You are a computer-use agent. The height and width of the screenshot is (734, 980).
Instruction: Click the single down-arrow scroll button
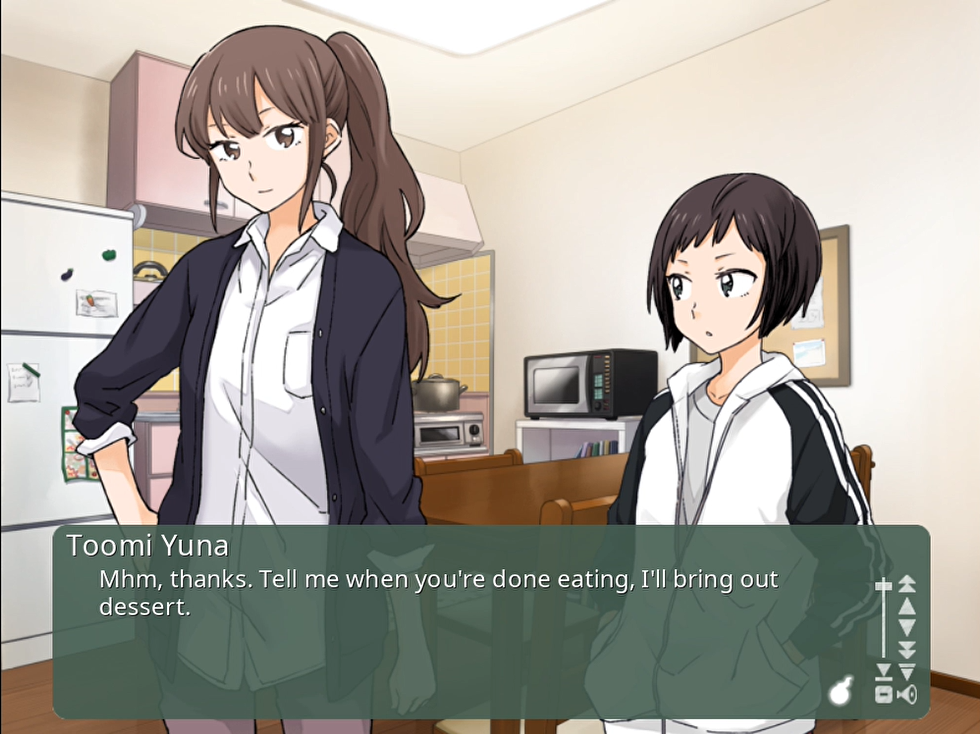pos(907,627)
